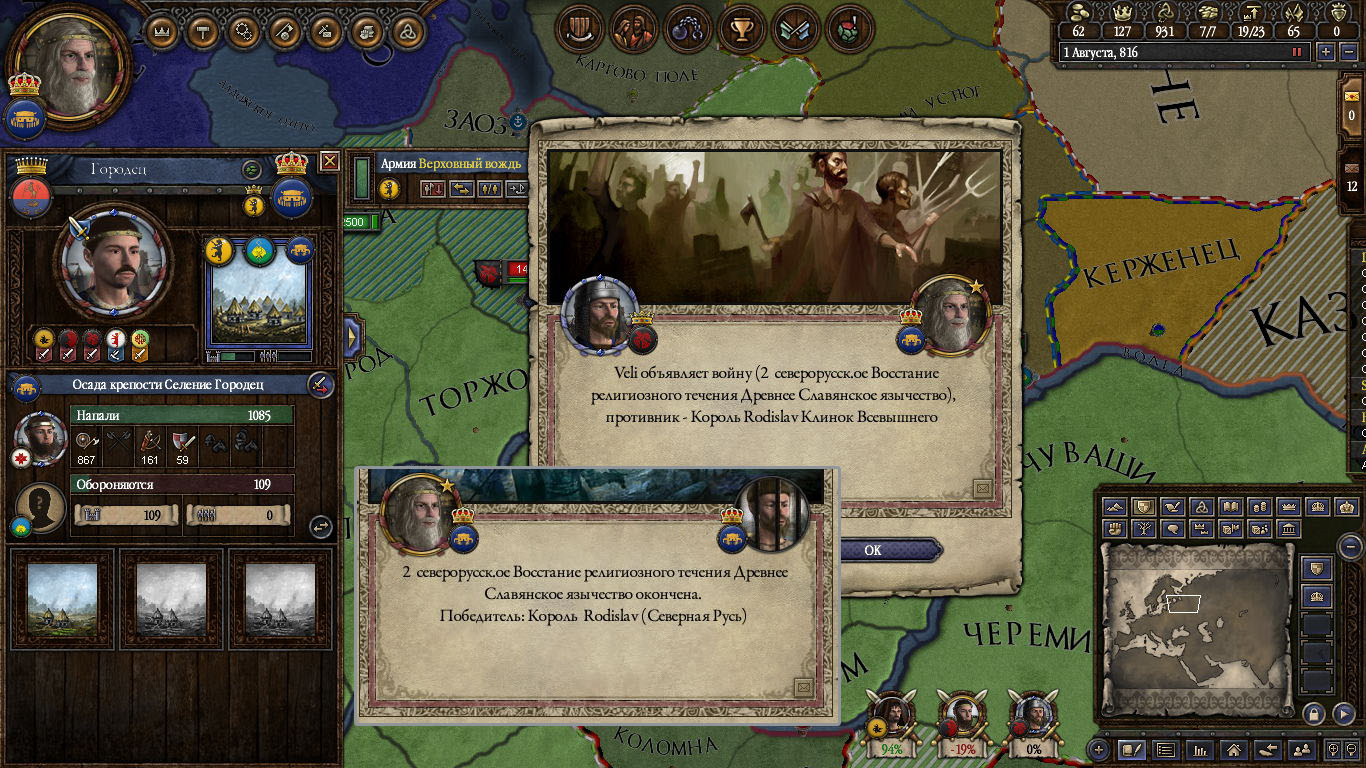Close the Городец province panel
1366x768 pixels.
click(x=329, y=161)
